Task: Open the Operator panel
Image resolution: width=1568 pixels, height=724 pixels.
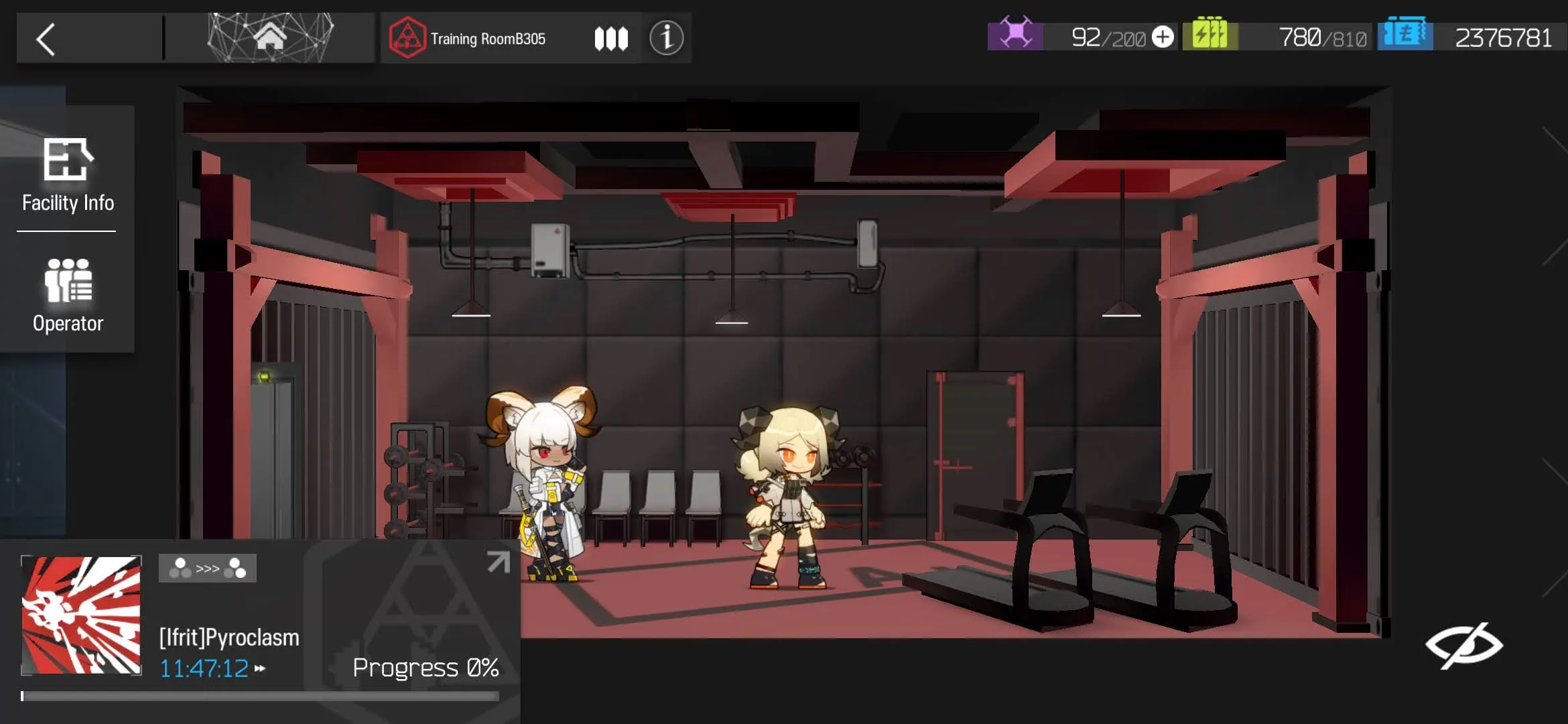Action: [x=68, y=296]
